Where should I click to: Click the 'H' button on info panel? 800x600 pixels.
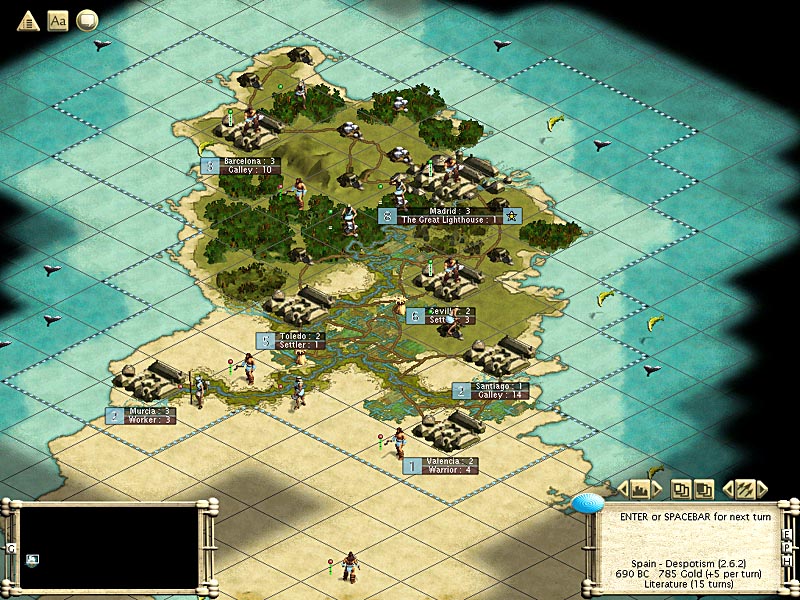click(788, 562)
